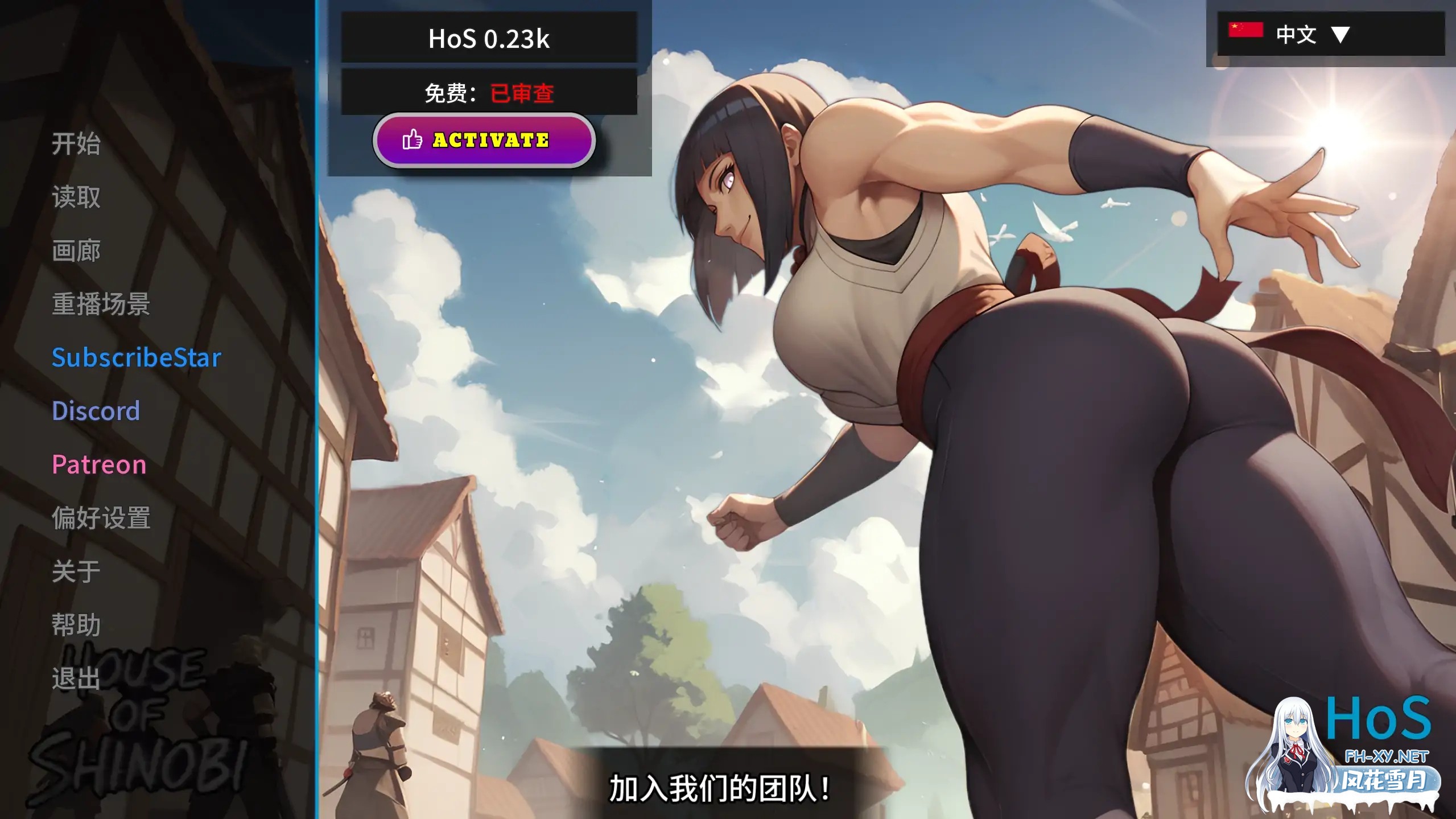Select 退出 to exit the game
Image resolution: width=1456 pixels, height=819 pixels.
pyautogui.click(x=76, y=678)
